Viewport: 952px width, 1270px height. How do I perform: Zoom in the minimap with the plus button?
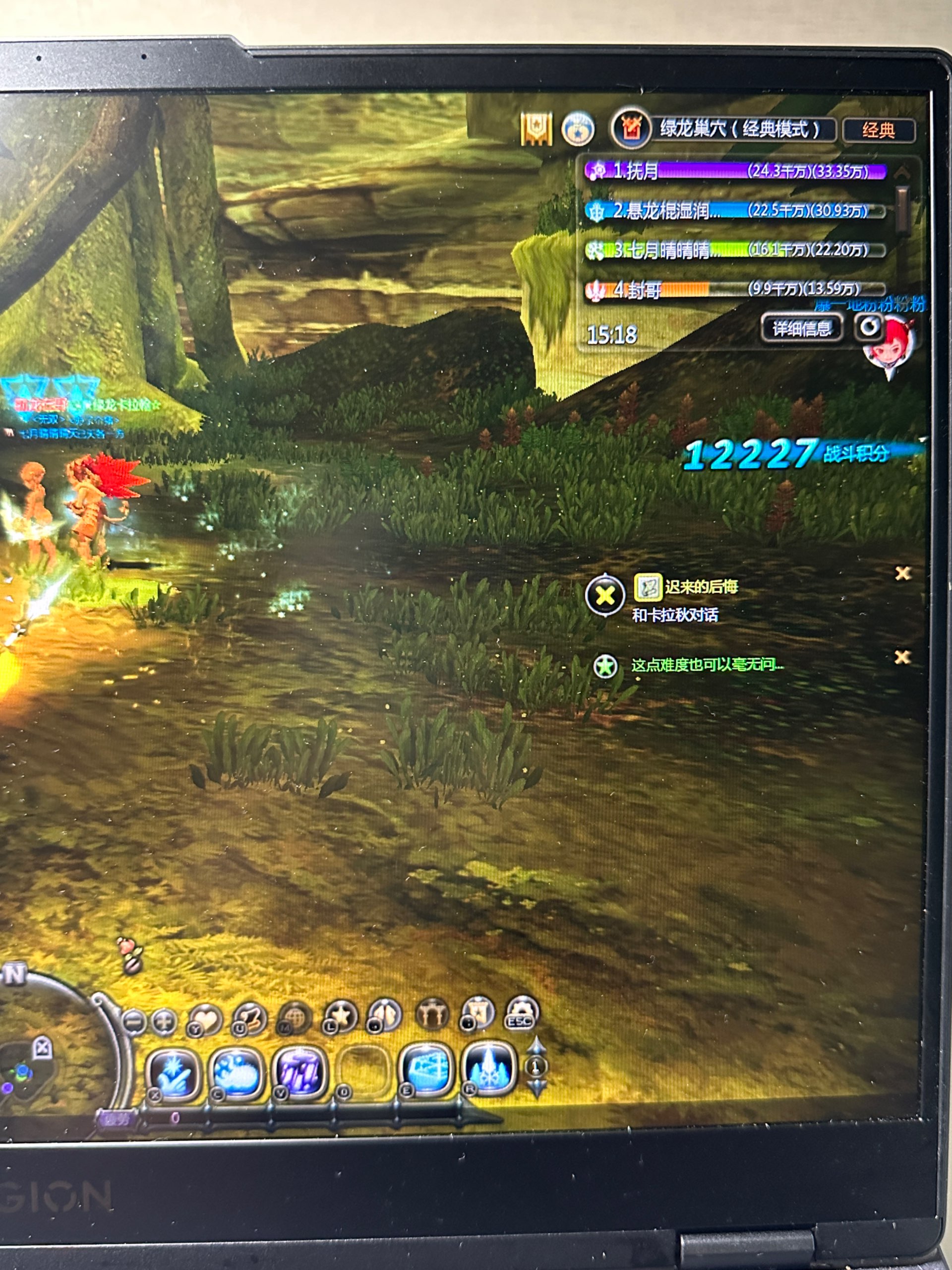click(164, 1022)
